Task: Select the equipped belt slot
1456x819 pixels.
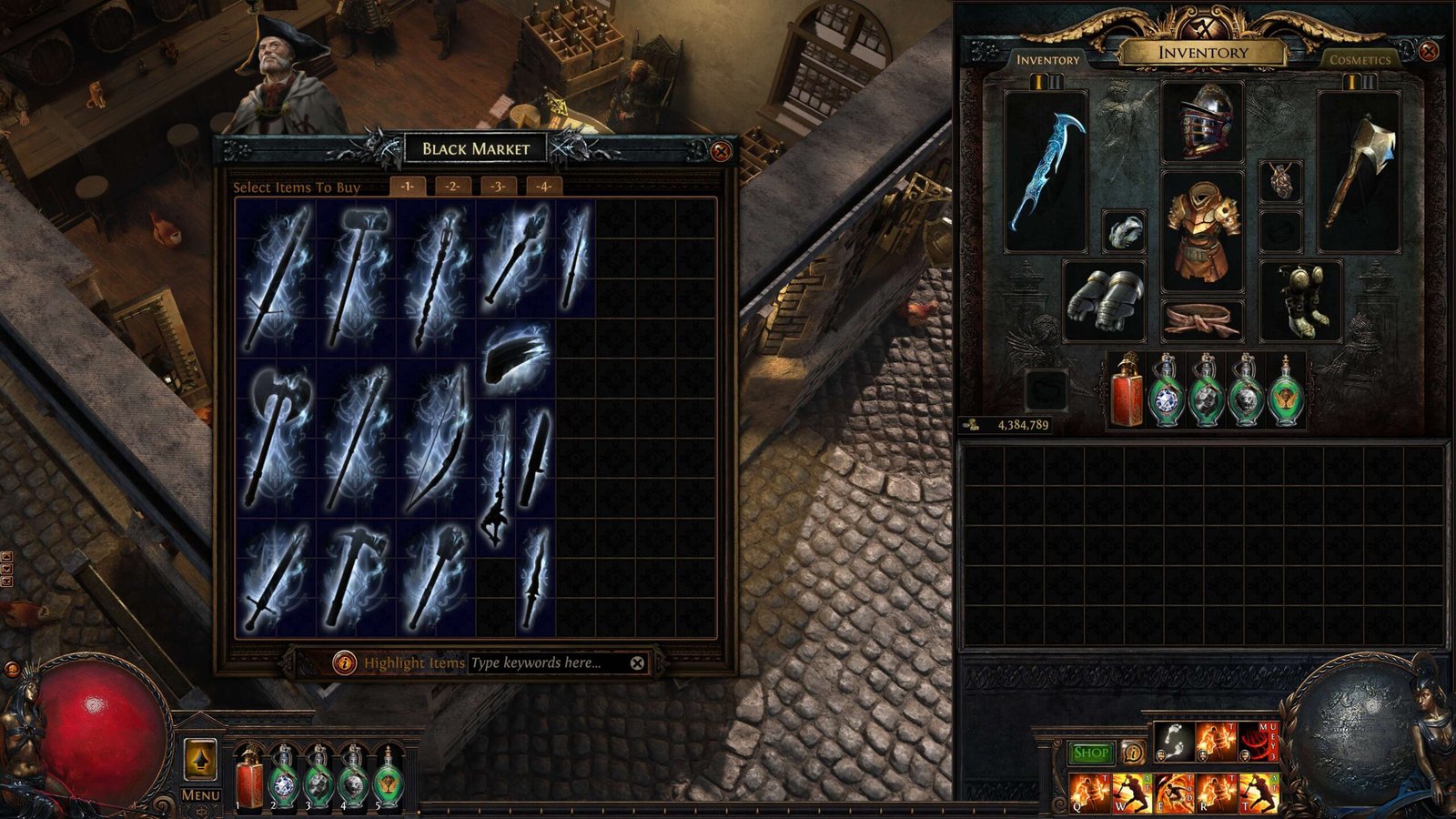Action: 1202,320
